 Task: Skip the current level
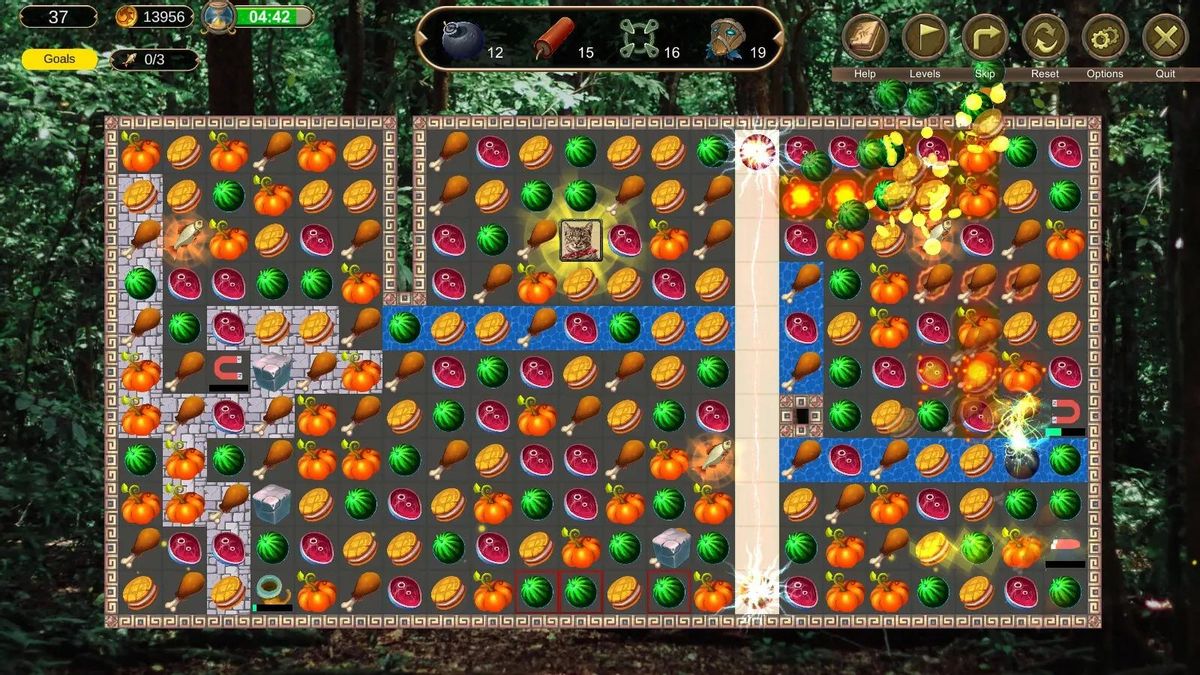(x=985, y=39)
